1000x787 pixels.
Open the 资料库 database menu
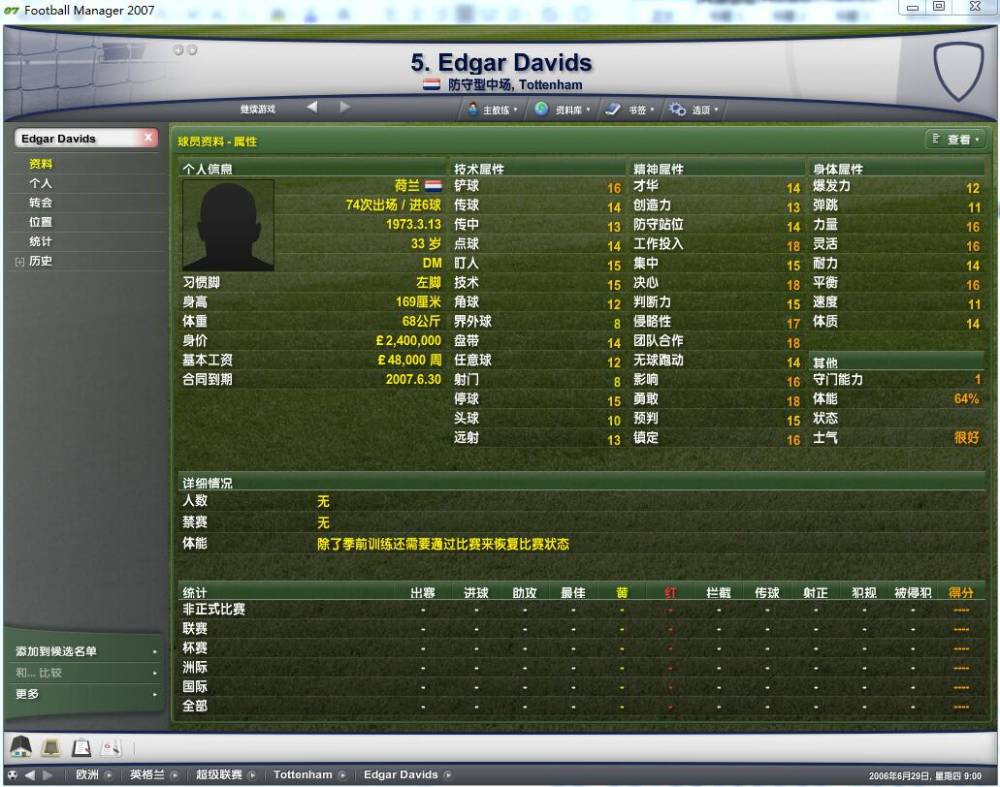point(564,110)
